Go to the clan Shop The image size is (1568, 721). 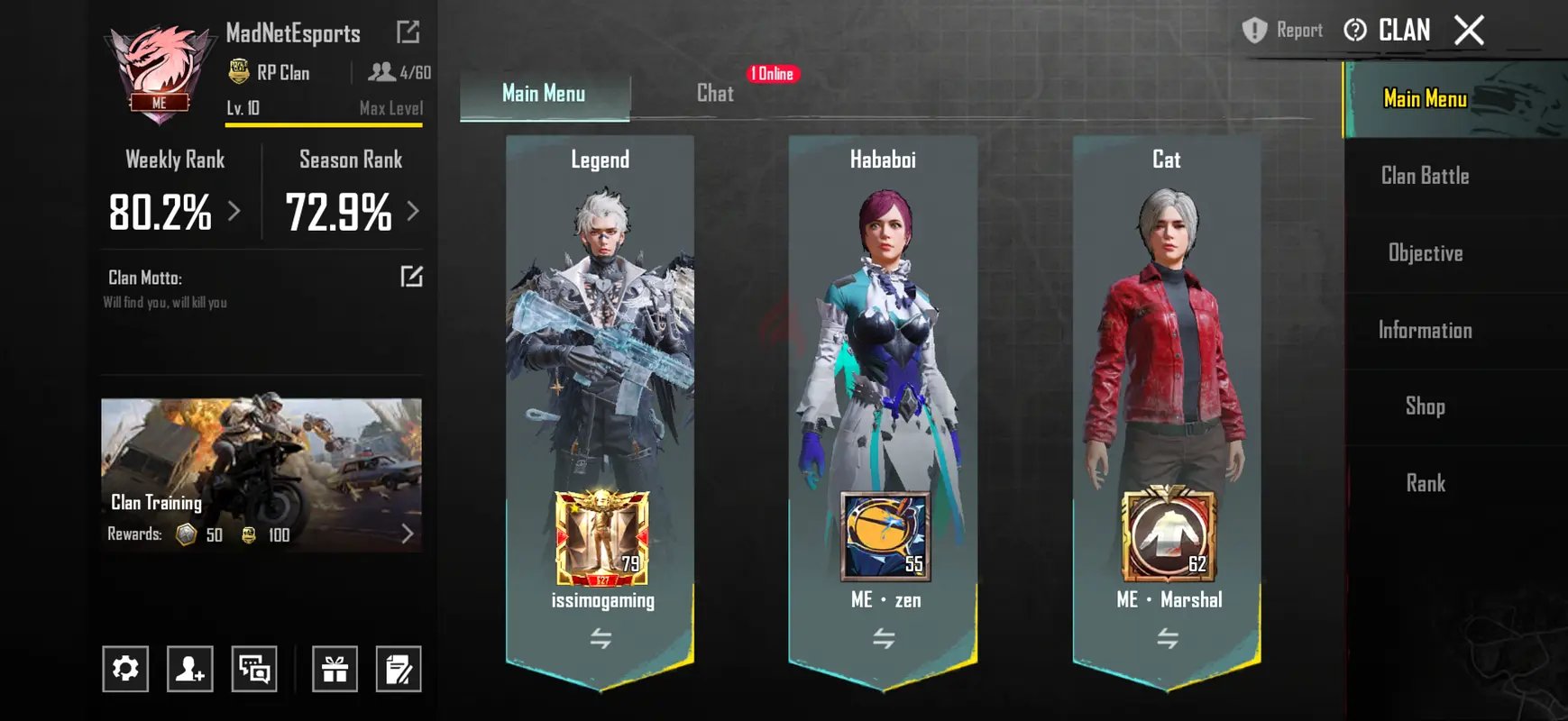click(1425, 406)
